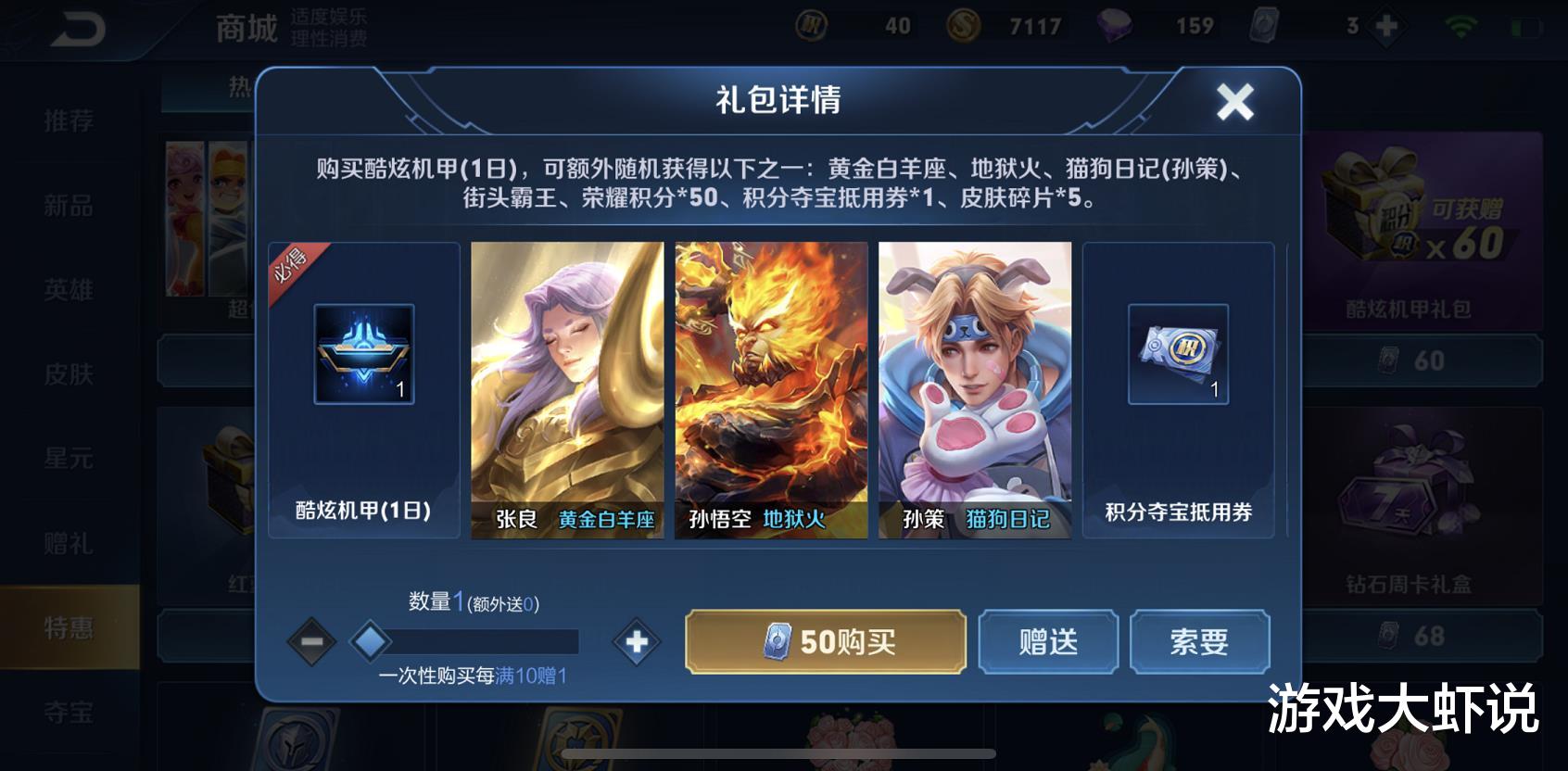Select the 孙策 猫狗日记 skin thumbnail
Image resolution: width=1568 pixels, height=771 pixels.
(x=974, y=389)
